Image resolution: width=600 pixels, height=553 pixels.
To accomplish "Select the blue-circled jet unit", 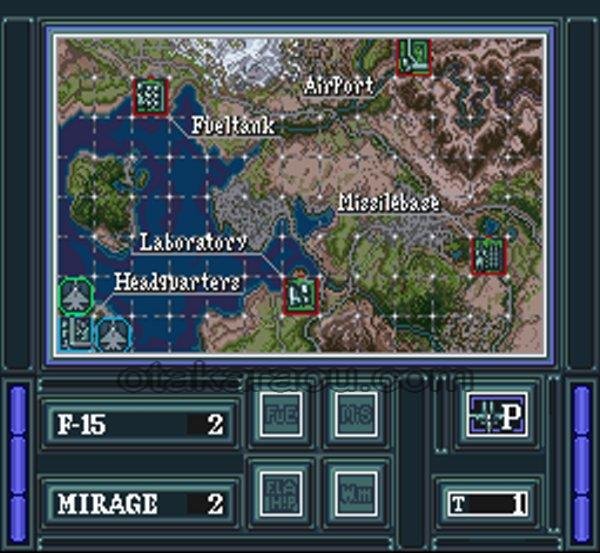I will click(x=112, y=333).
